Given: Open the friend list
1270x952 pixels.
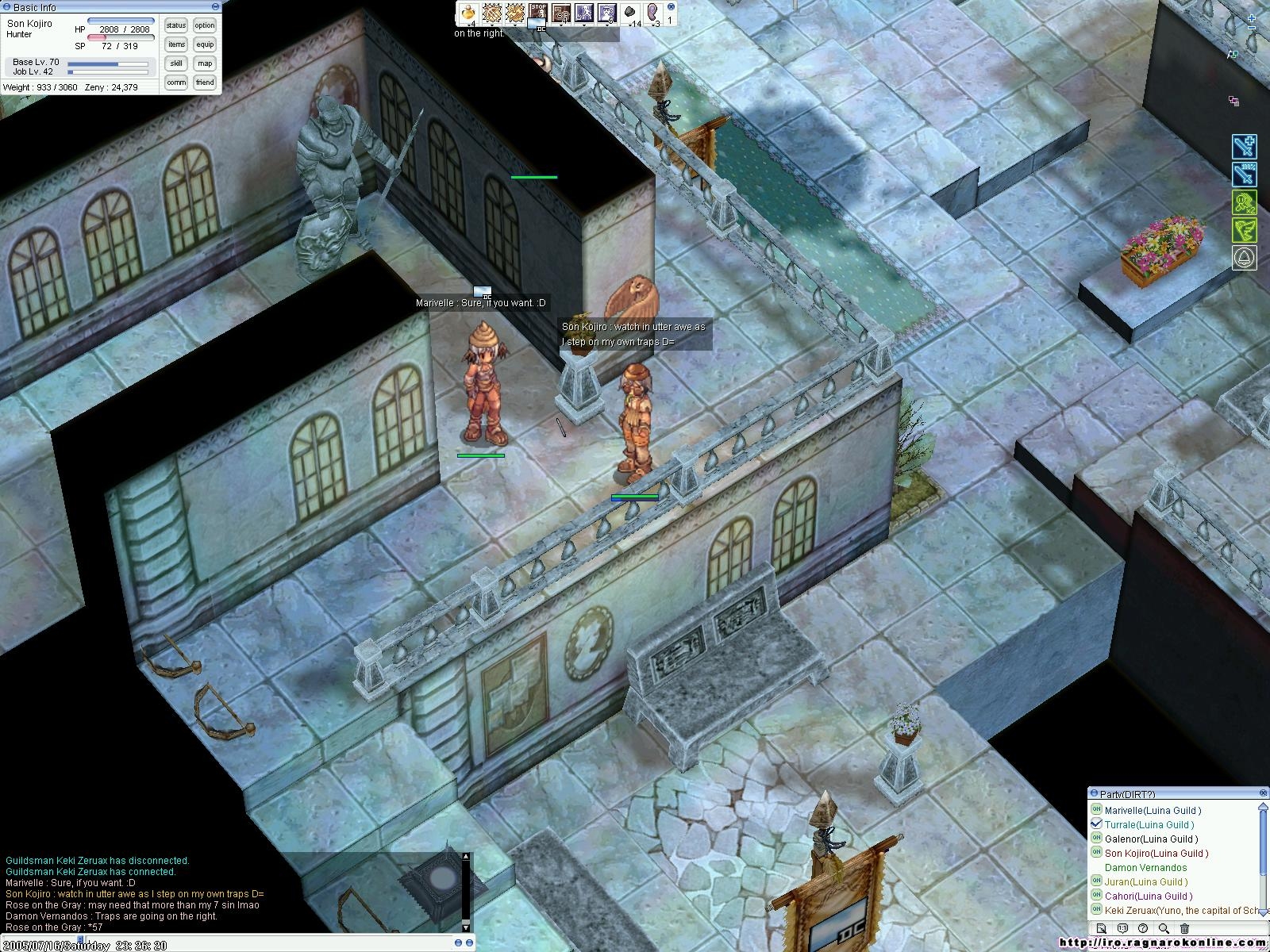Looking at the screenshot, I should (x=205, y=83).
